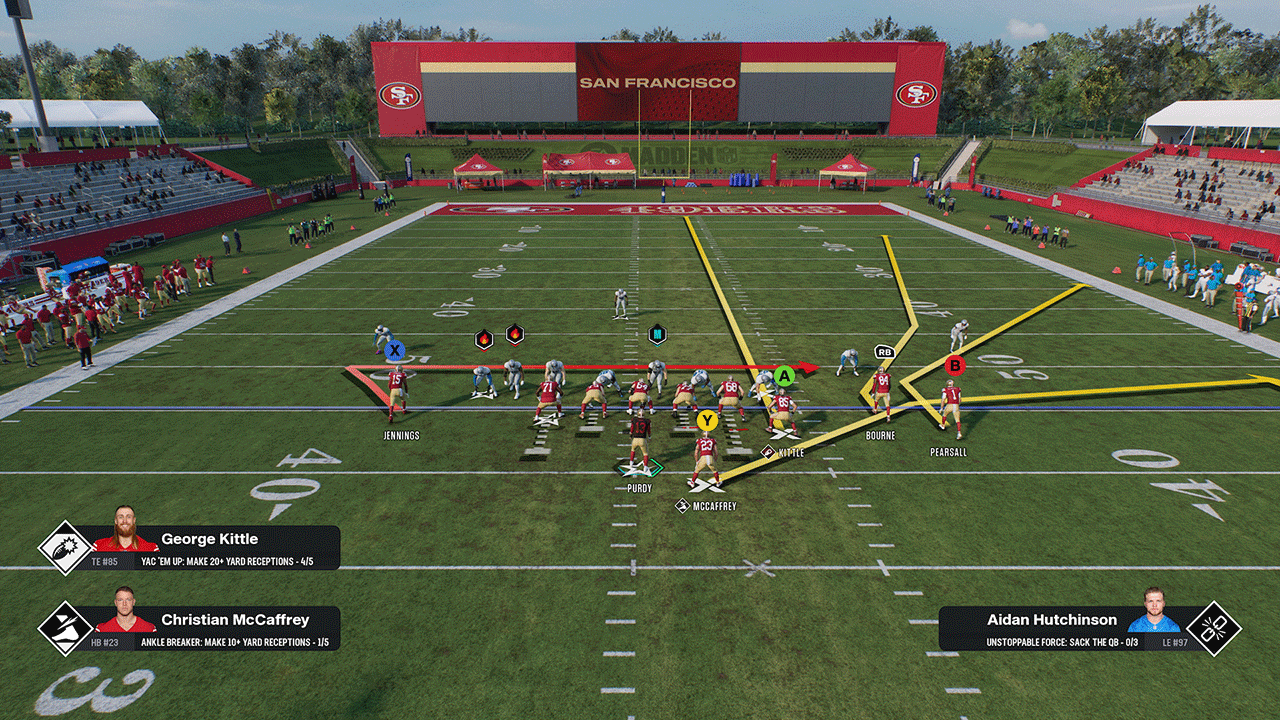Click McCaffrey's Ankle Breaker diamond icon
This screenshot has height=720, width=1280.
pyautogui.click(x=65, y=628)
